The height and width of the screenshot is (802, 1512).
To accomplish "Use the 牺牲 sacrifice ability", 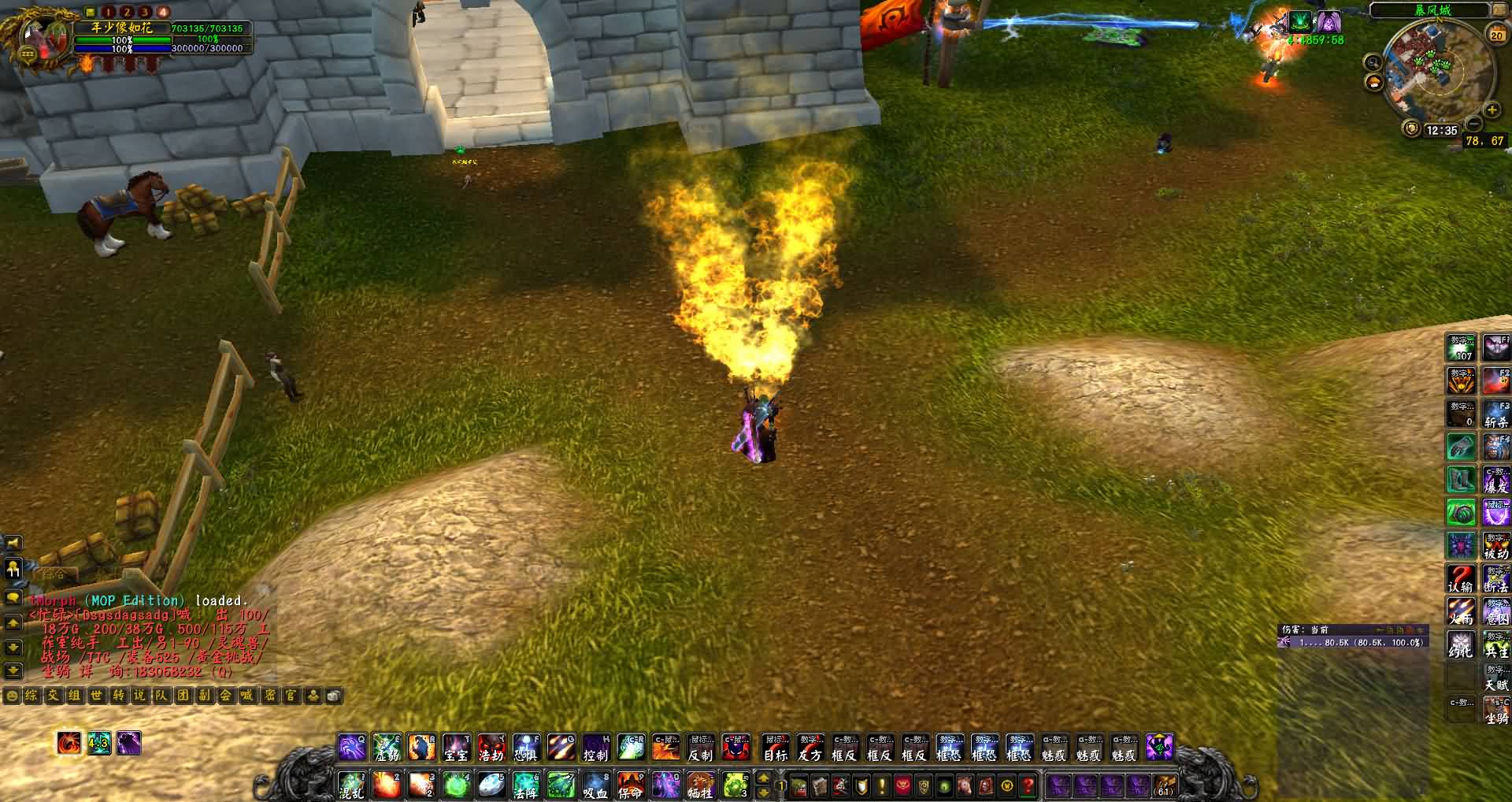I will [x=699, y=785].
